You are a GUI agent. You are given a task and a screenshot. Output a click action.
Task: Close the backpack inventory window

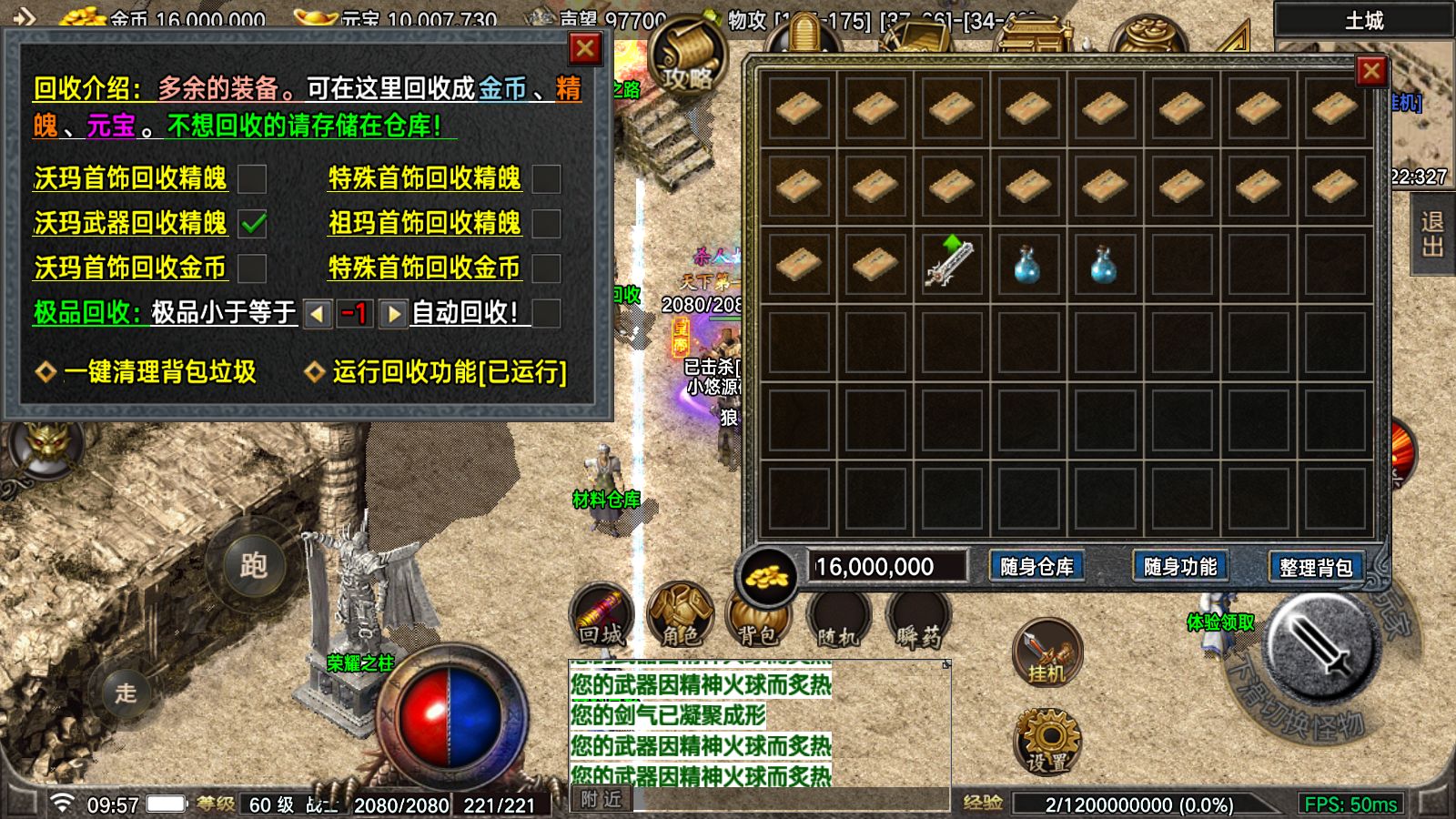[x=1371, y=71]
